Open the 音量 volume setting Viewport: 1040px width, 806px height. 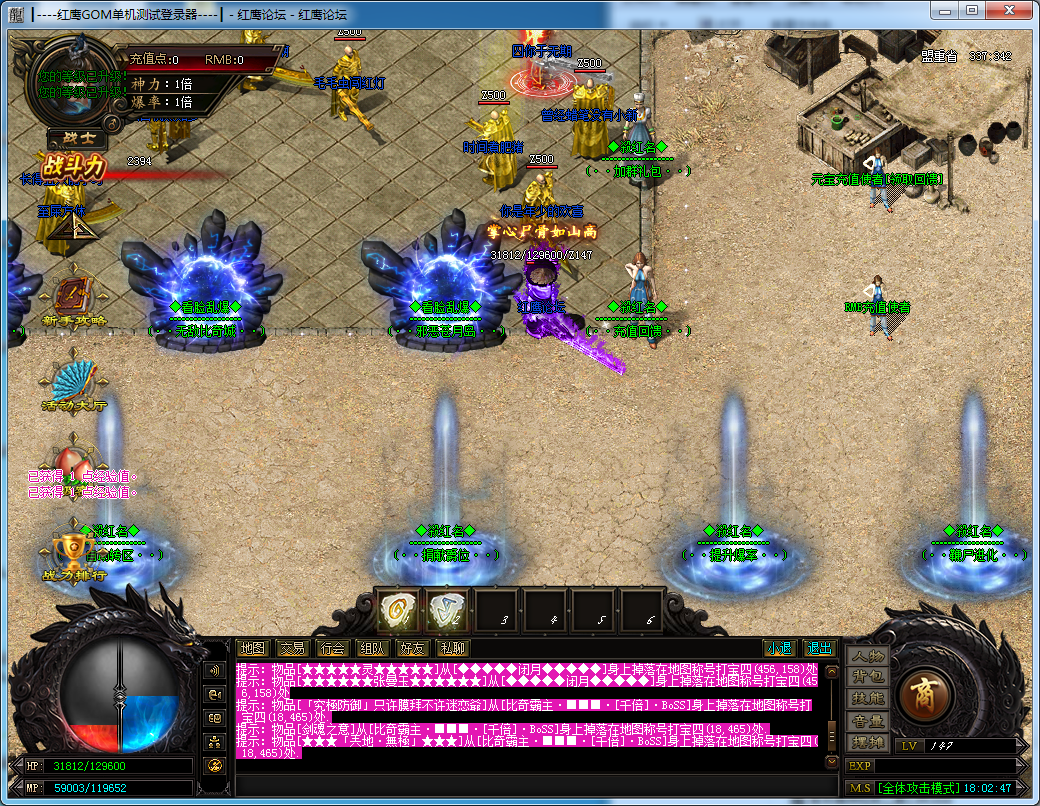[x=868, y=721]
